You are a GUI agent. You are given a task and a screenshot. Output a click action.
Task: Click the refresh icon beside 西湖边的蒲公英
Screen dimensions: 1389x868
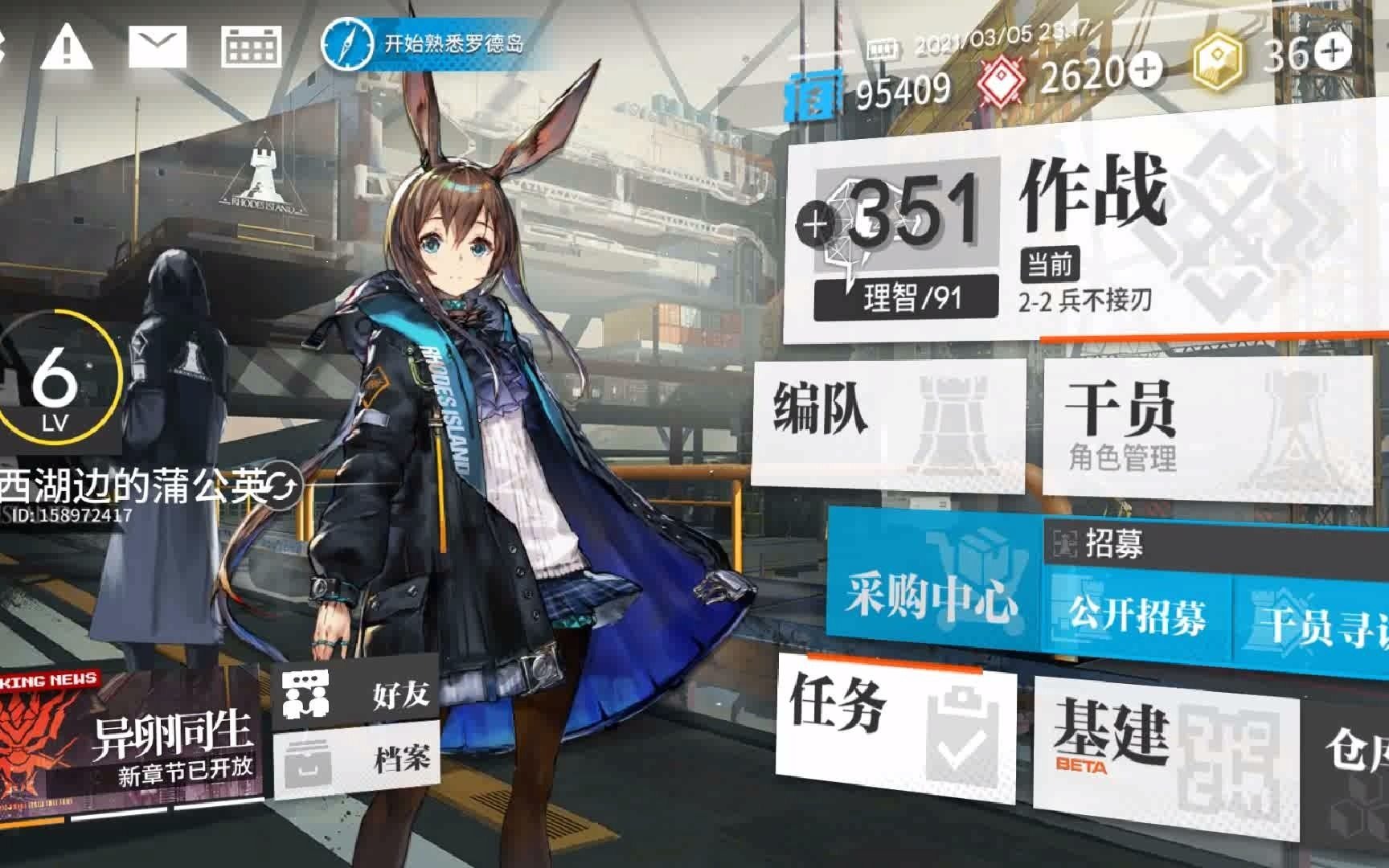(281, 483)
